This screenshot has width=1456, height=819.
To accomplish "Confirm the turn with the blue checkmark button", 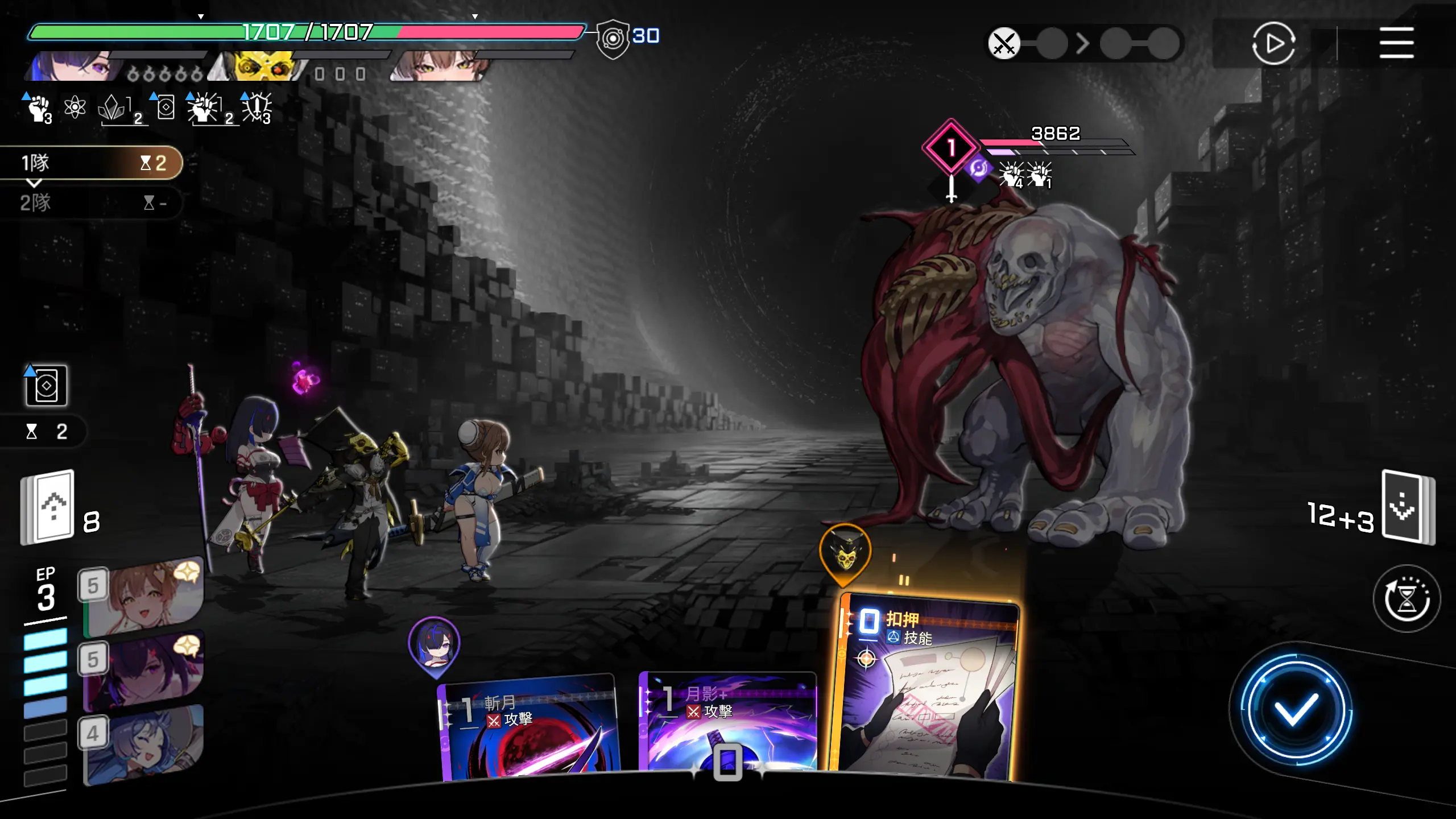I will point(1296,709).
